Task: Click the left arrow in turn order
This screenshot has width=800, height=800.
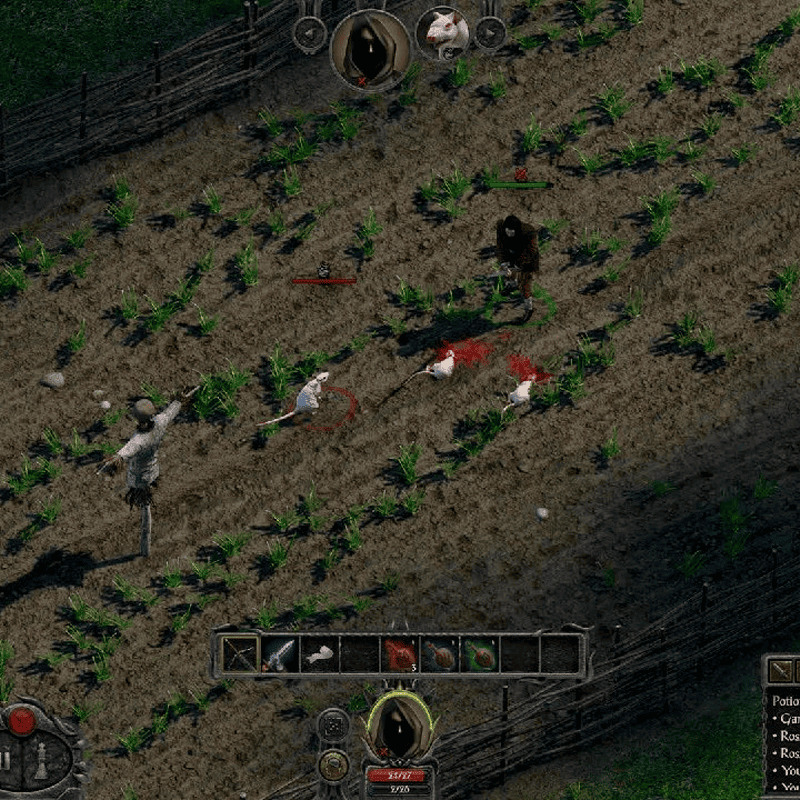Action: click(x=309, y=33)
